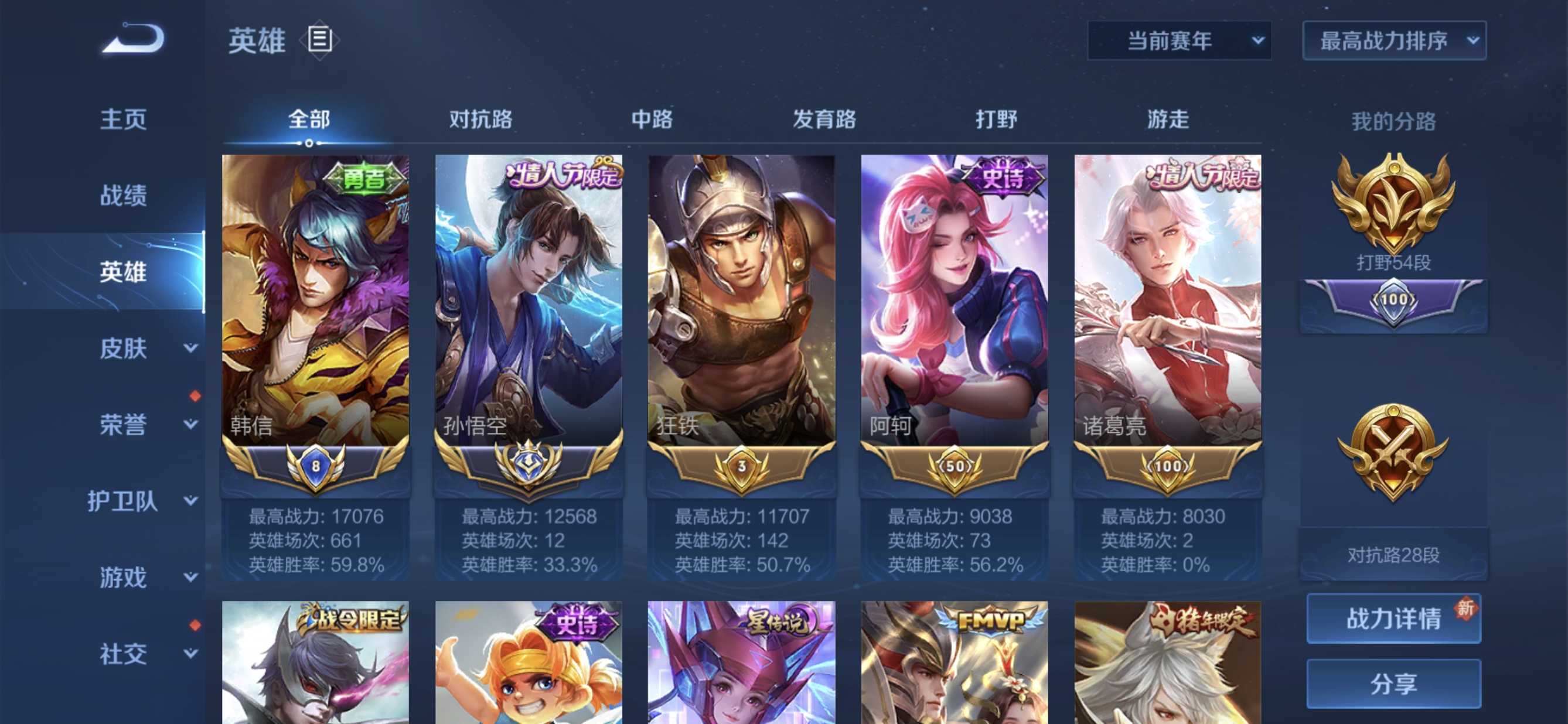Screen dimensions: 1568x724
Task: Click the 分享 share button
Action: [1394, 683]
